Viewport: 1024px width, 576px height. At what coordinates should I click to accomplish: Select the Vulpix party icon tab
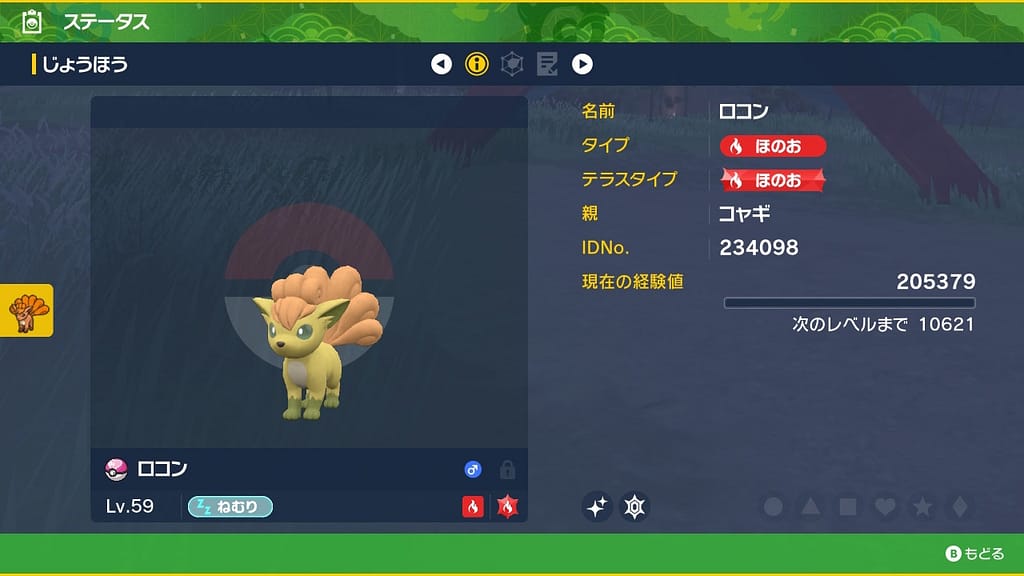pyautogui.click(x=27, y=310)
